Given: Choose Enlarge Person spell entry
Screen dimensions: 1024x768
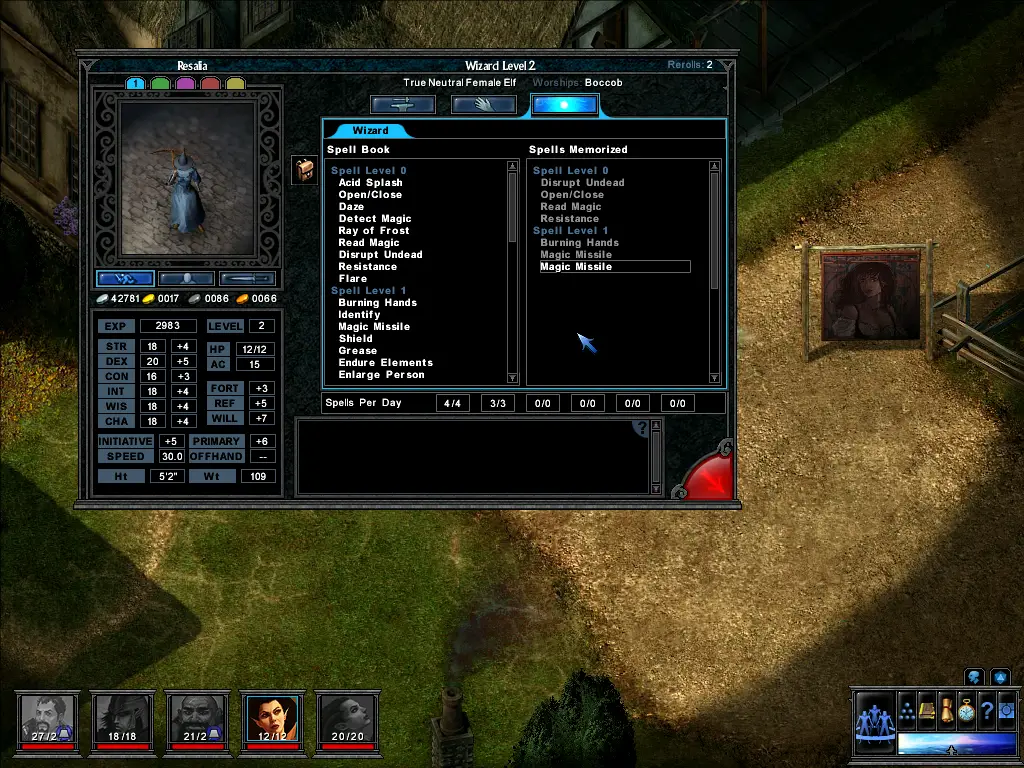Looking at the screenshot, I should tap(381, 375).
